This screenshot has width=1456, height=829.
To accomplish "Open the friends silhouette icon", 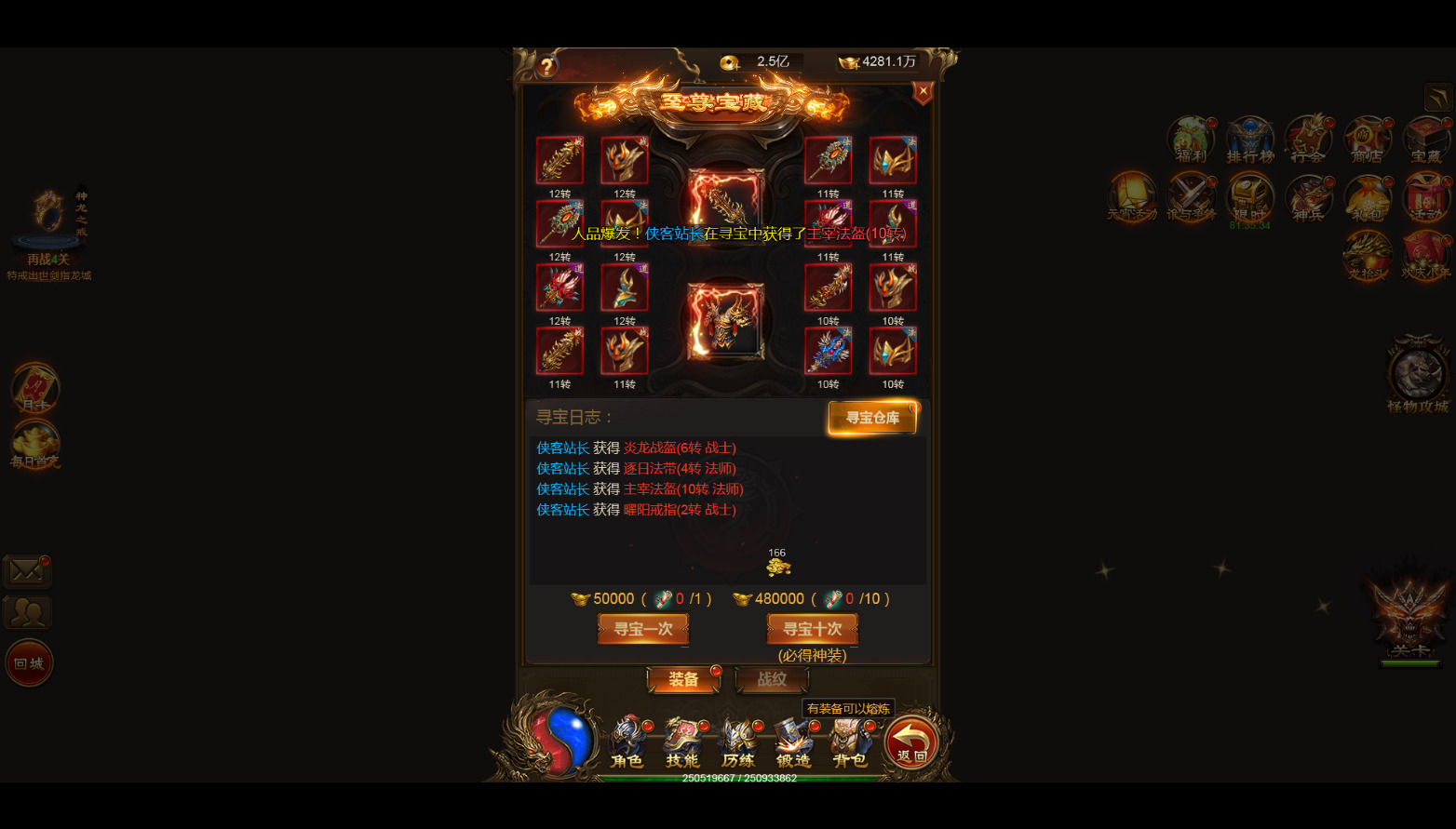I will pos(27,612).
